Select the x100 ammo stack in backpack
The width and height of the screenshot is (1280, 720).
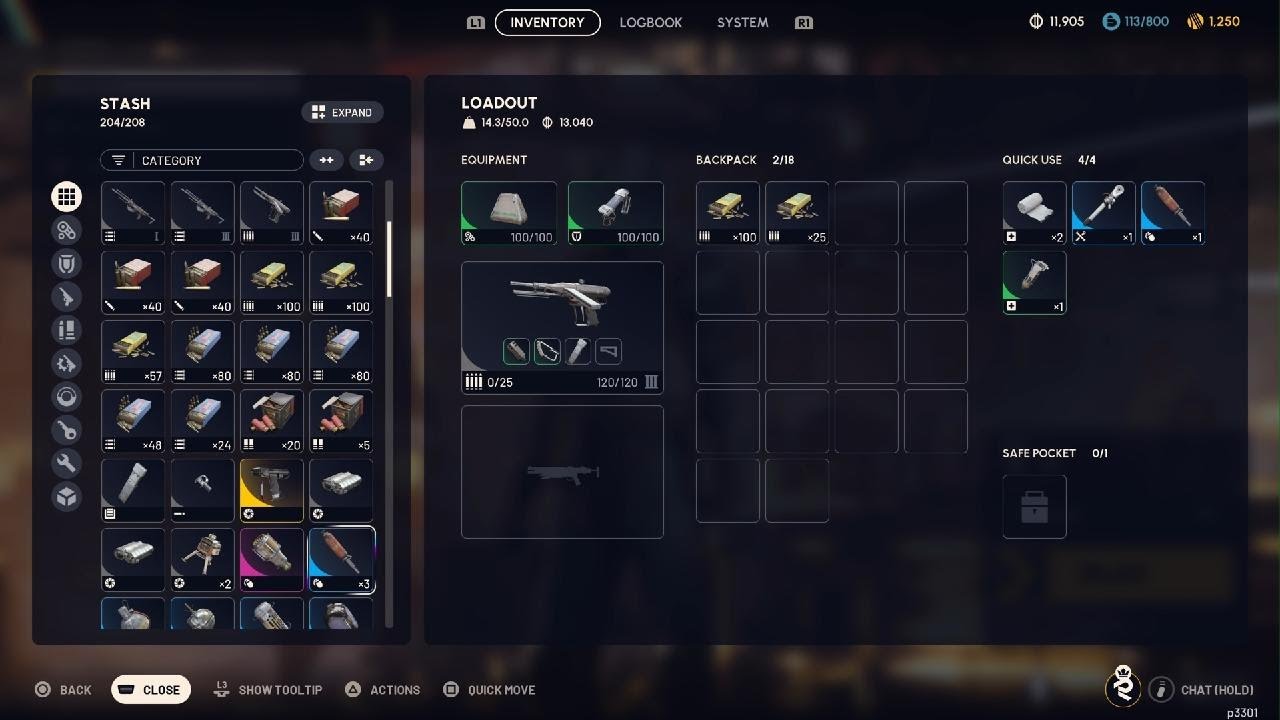click(x=728, y=213)
